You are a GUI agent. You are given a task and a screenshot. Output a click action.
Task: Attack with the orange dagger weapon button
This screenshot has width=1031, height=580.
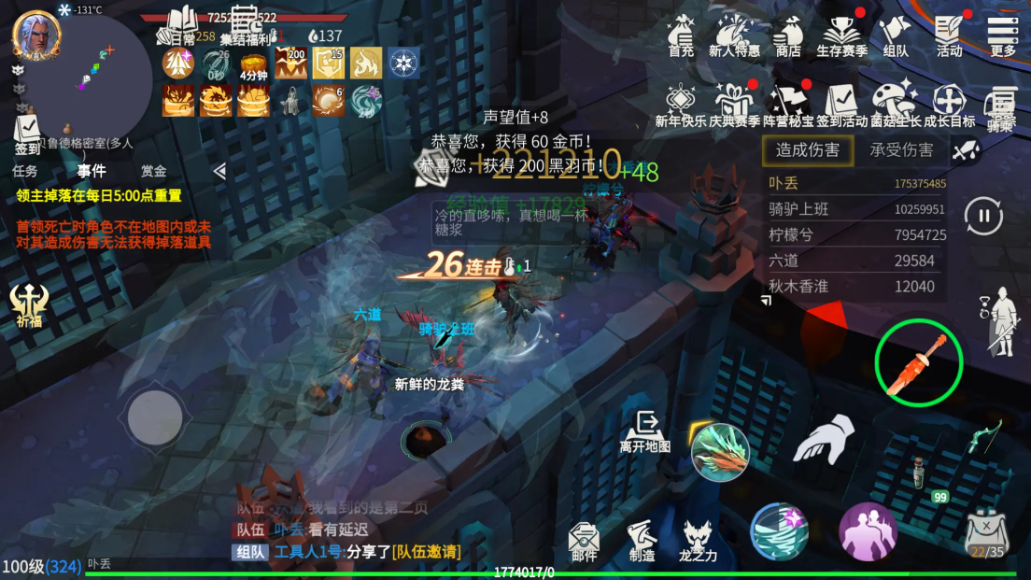click(x=918, y=361)
